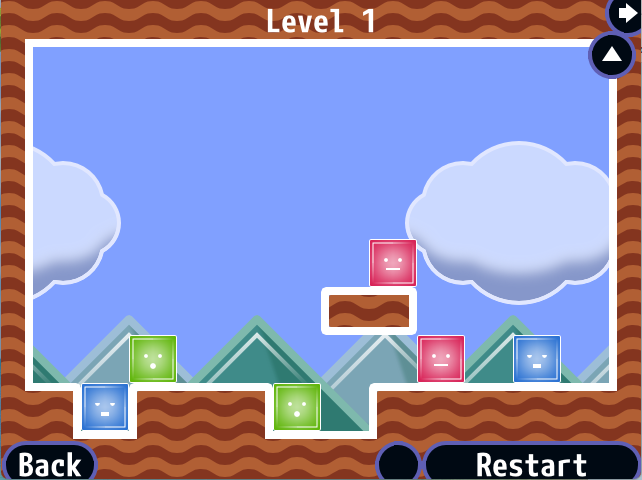The image size is (642, 480).
Task: Select the green block sitting in the floor pit
Action: click(x=297, y=407)
